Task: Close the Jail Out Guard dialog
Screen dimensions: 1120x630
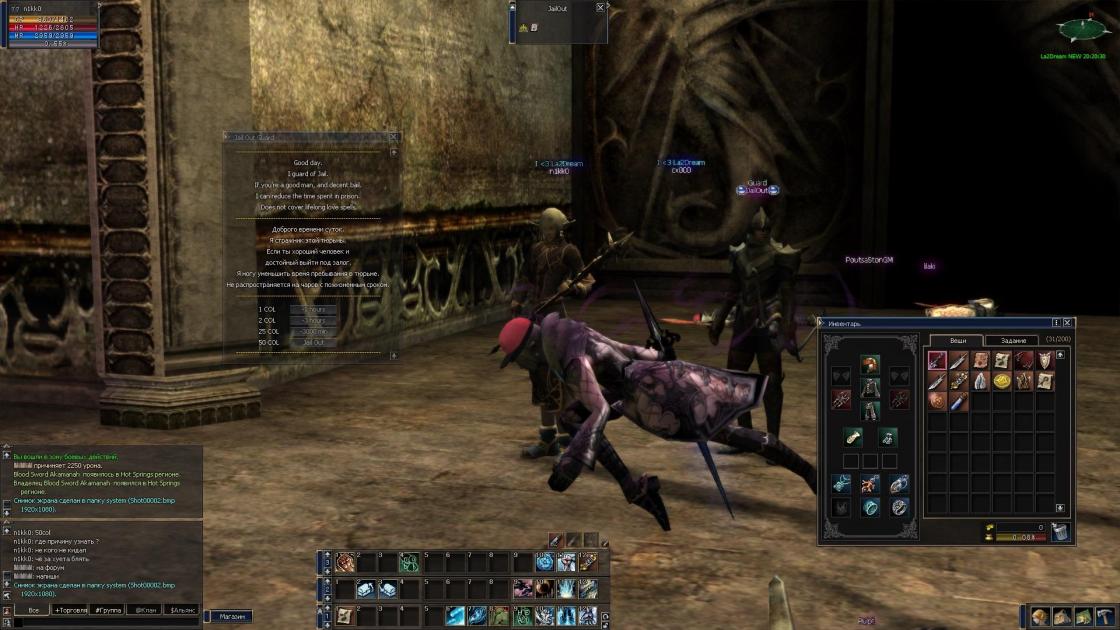Action: [x=393, y=138]
